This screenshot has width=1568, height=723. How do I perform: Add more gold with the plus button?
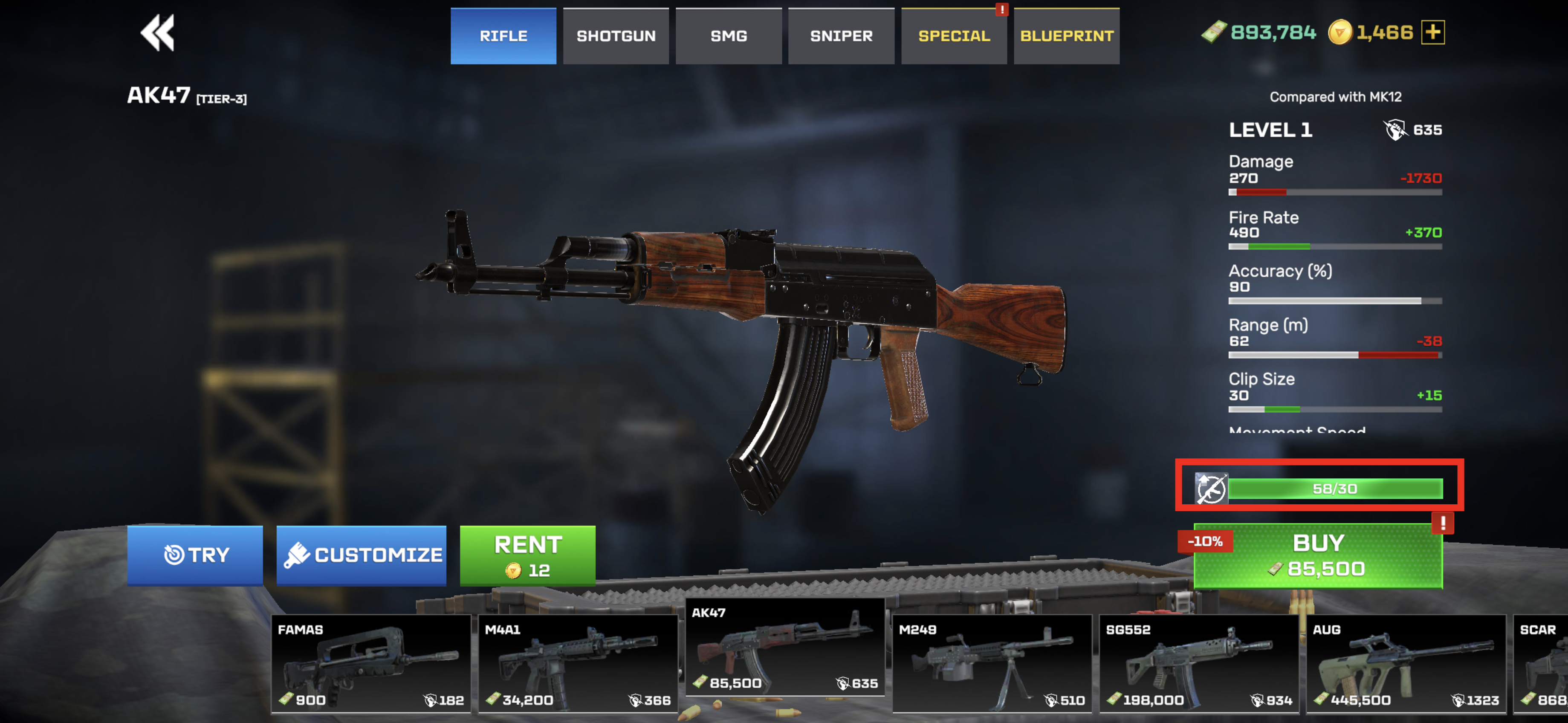[1432, 32]
